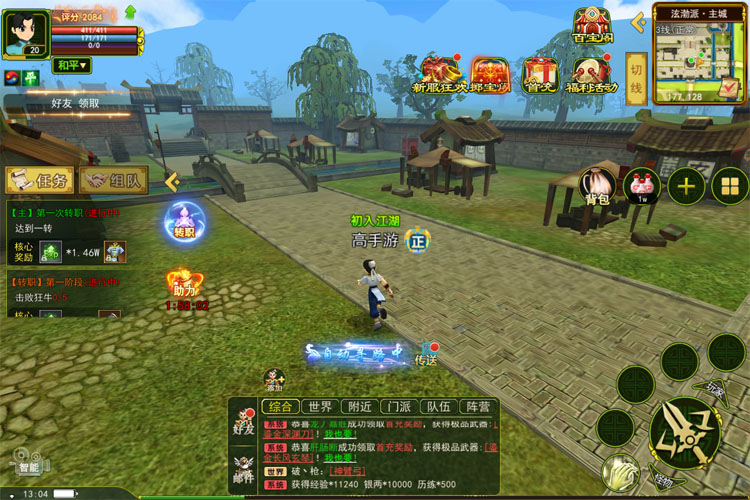
Task: Open the 福利活动 welfare events
Action: tap(592, 73)
